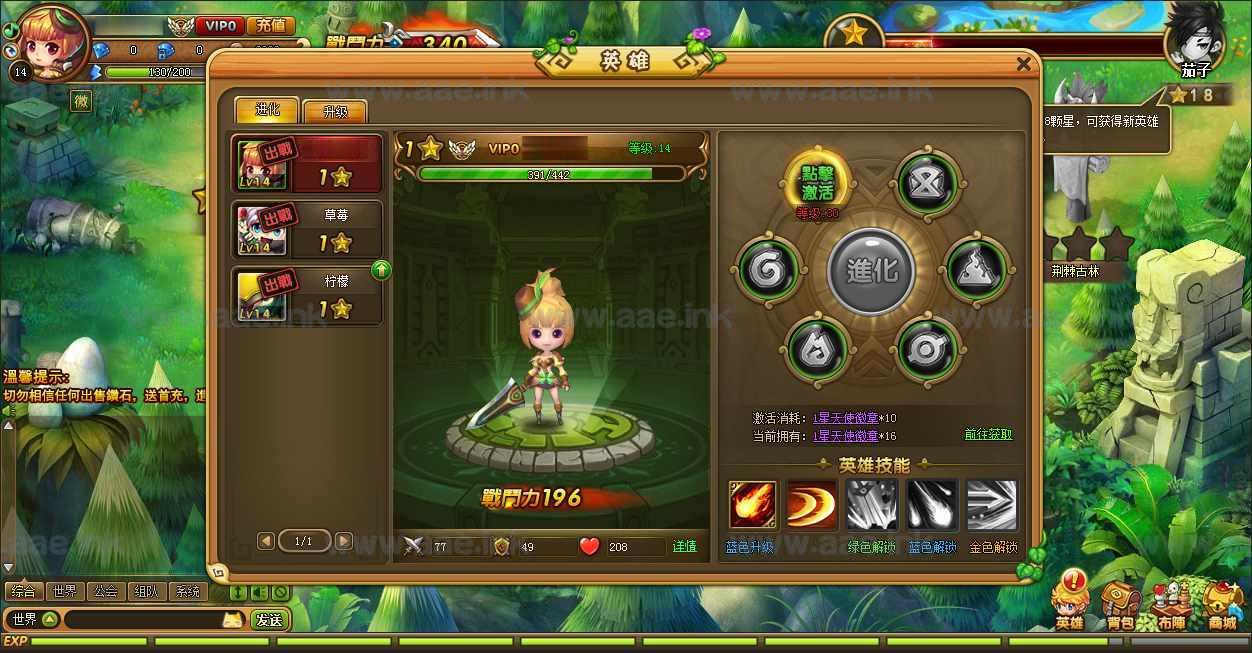
Task: Open the 详值 stats detail link
Action: pyautogui.click(x=684, y=546)
